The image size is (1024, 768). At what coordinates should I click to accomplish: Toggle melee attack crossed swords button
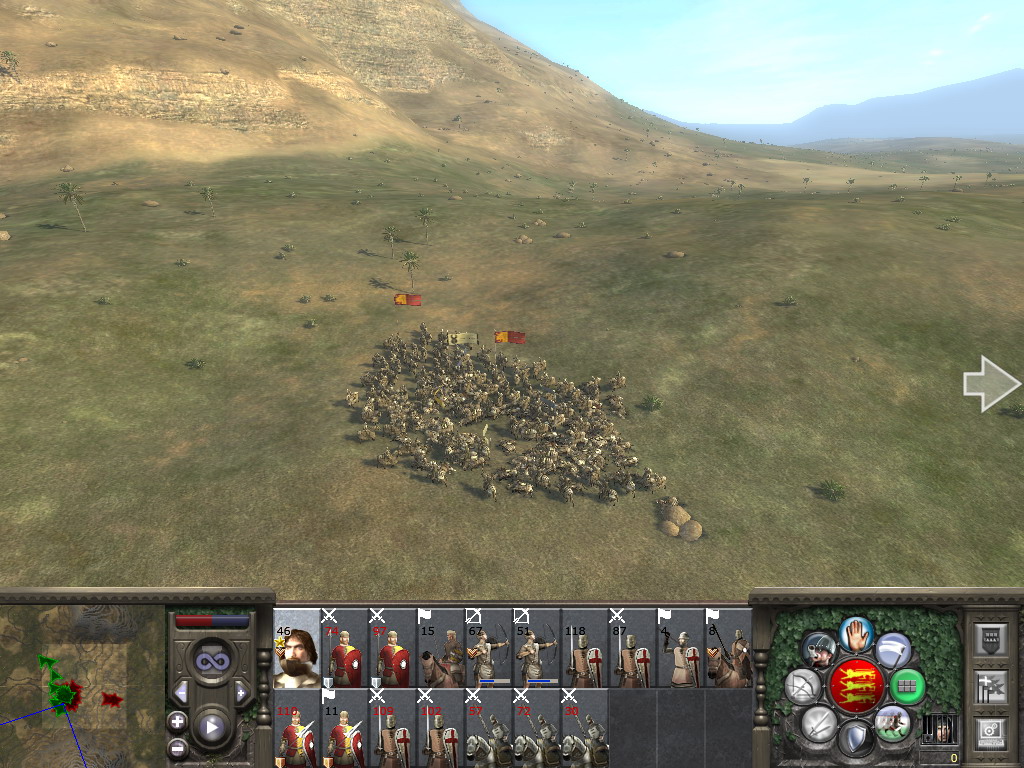818,723
